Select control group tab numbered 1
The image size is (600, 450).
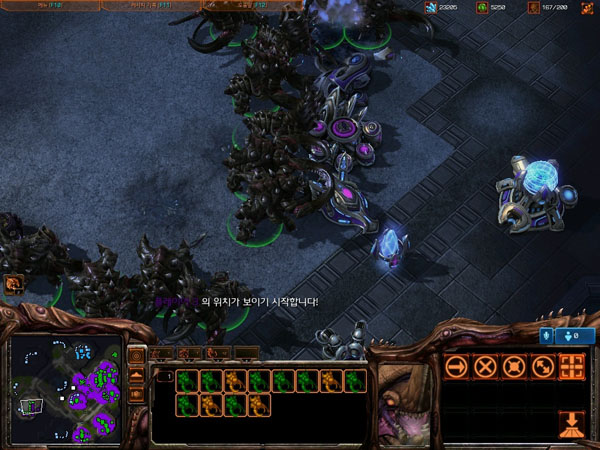point(160,353)
